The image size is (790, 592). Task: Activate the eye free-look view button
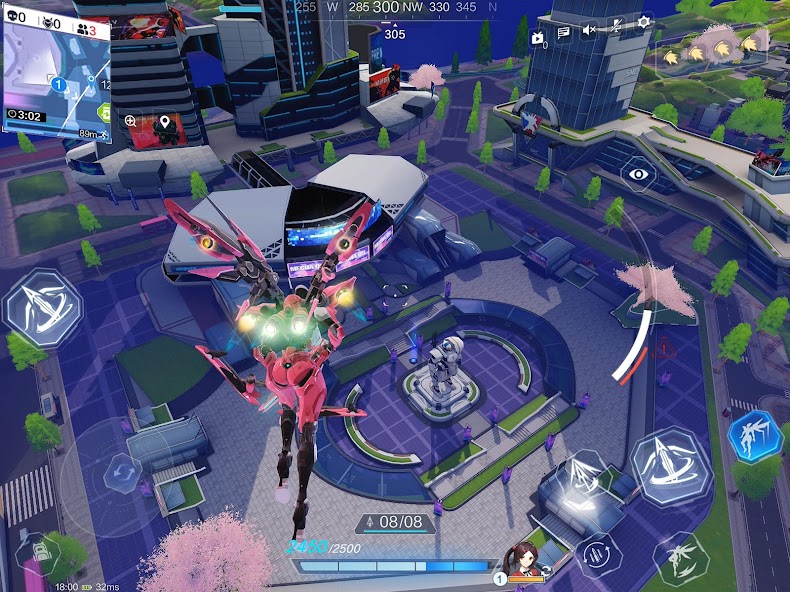click(x=638, y=173)
